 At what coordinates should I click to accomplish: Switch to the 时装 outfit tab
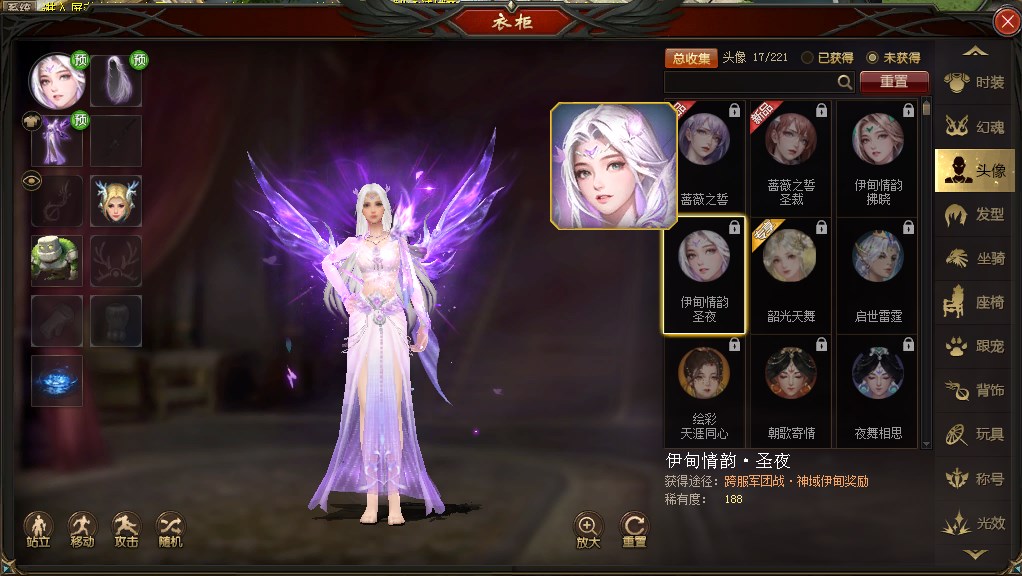pos(975,83)
